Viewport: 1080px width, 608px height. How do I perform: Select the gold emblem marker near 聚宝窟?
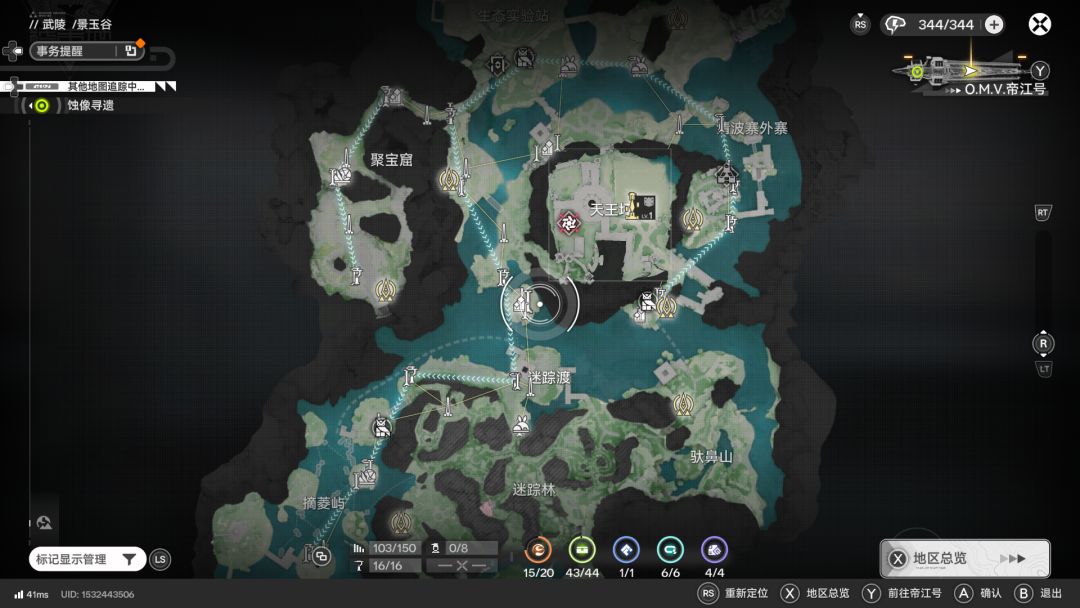click(450, 179)
